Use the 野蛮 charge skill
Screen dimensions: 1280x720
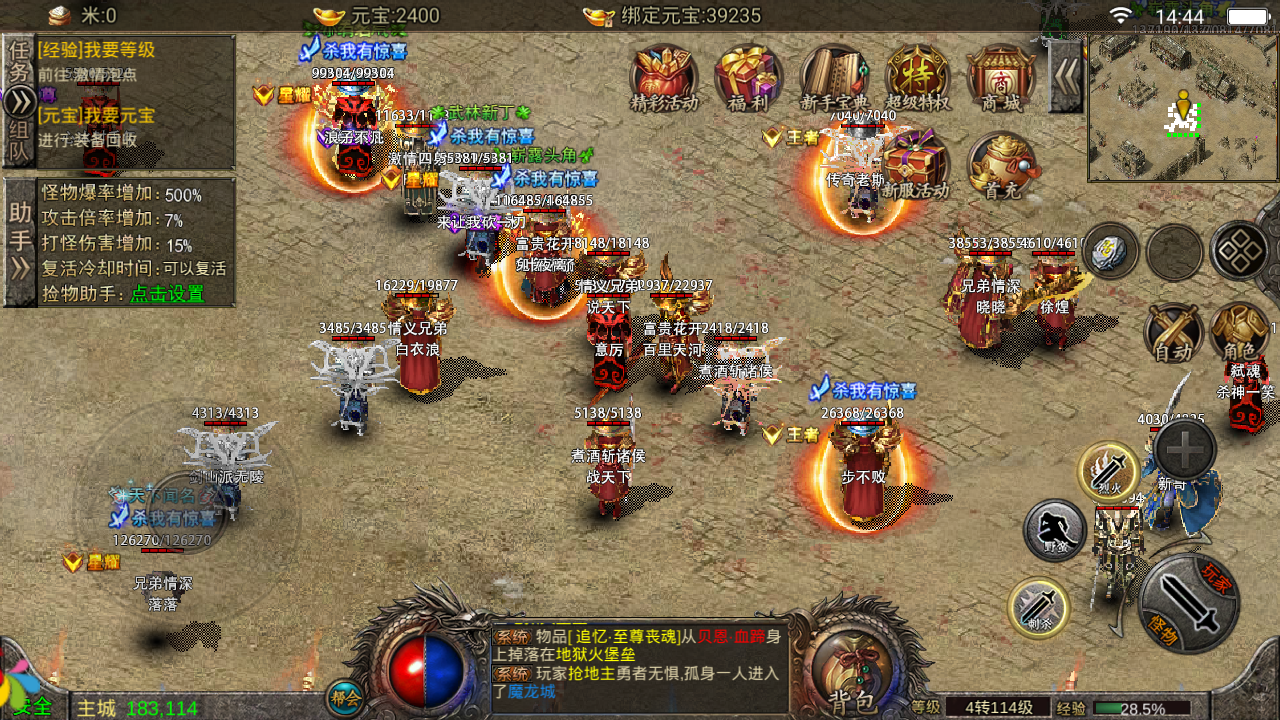(x=1055, y=531)
